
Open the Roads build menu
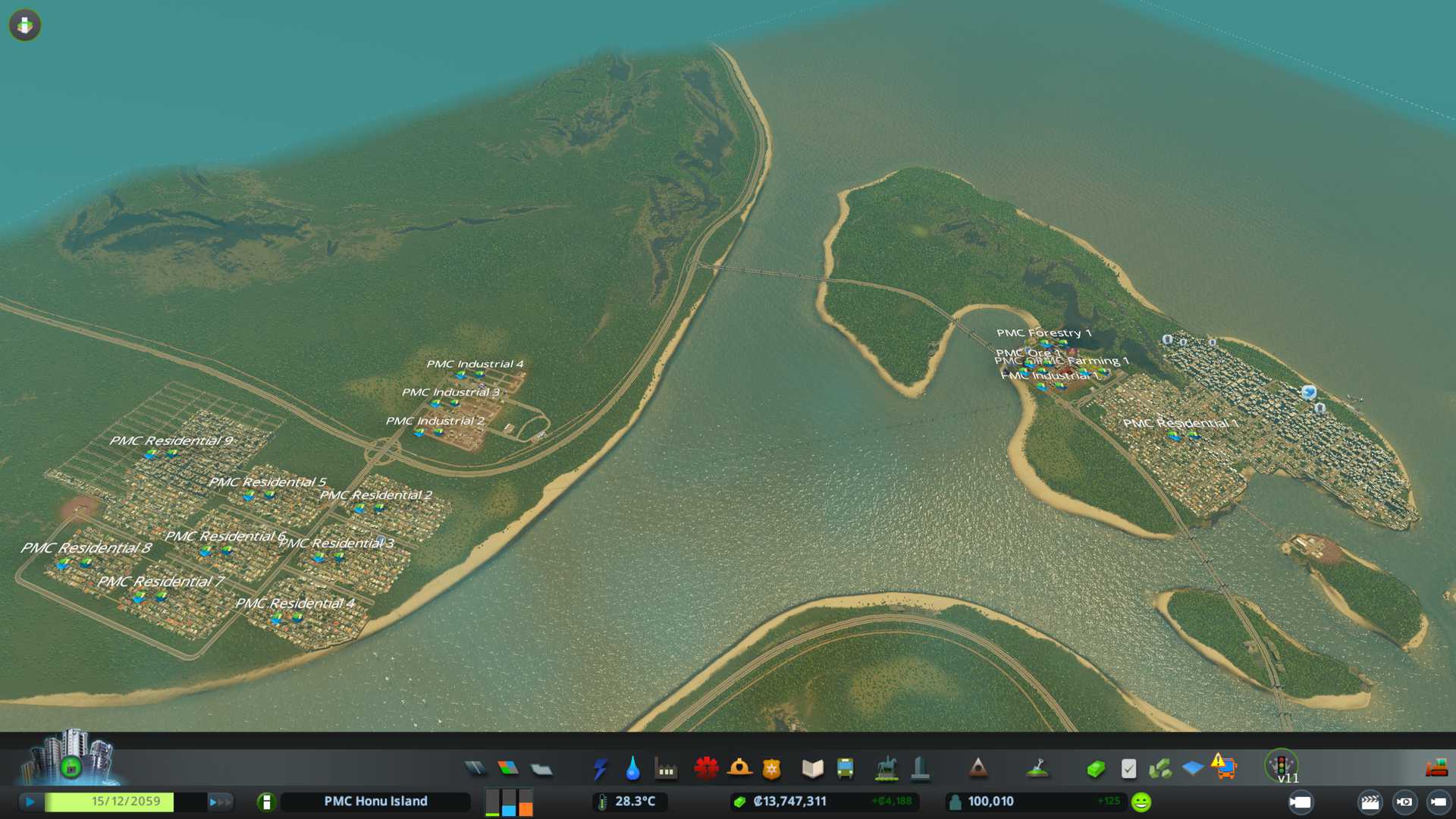point(475,769)
